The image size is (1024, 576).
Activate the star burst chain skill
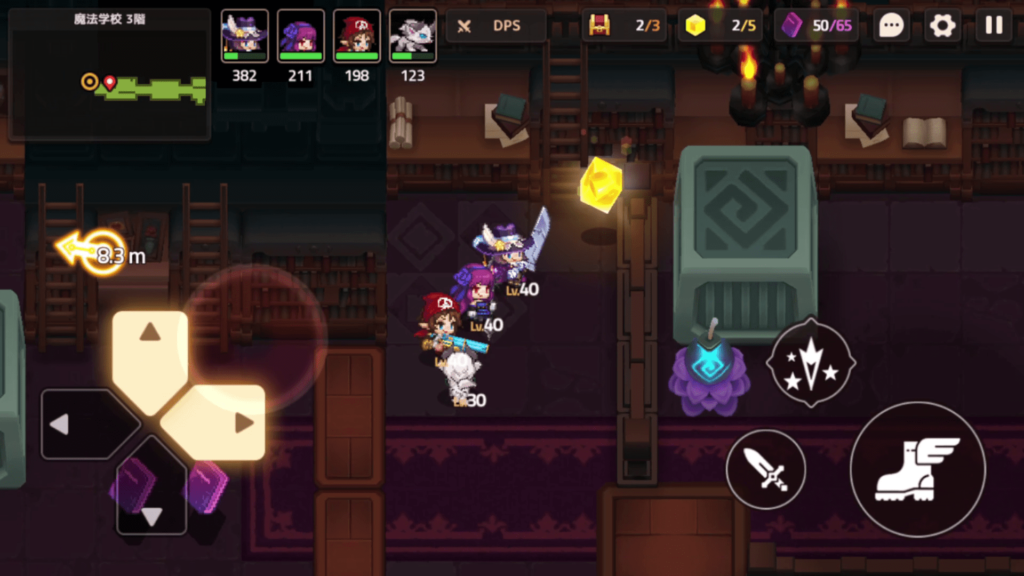810,362
